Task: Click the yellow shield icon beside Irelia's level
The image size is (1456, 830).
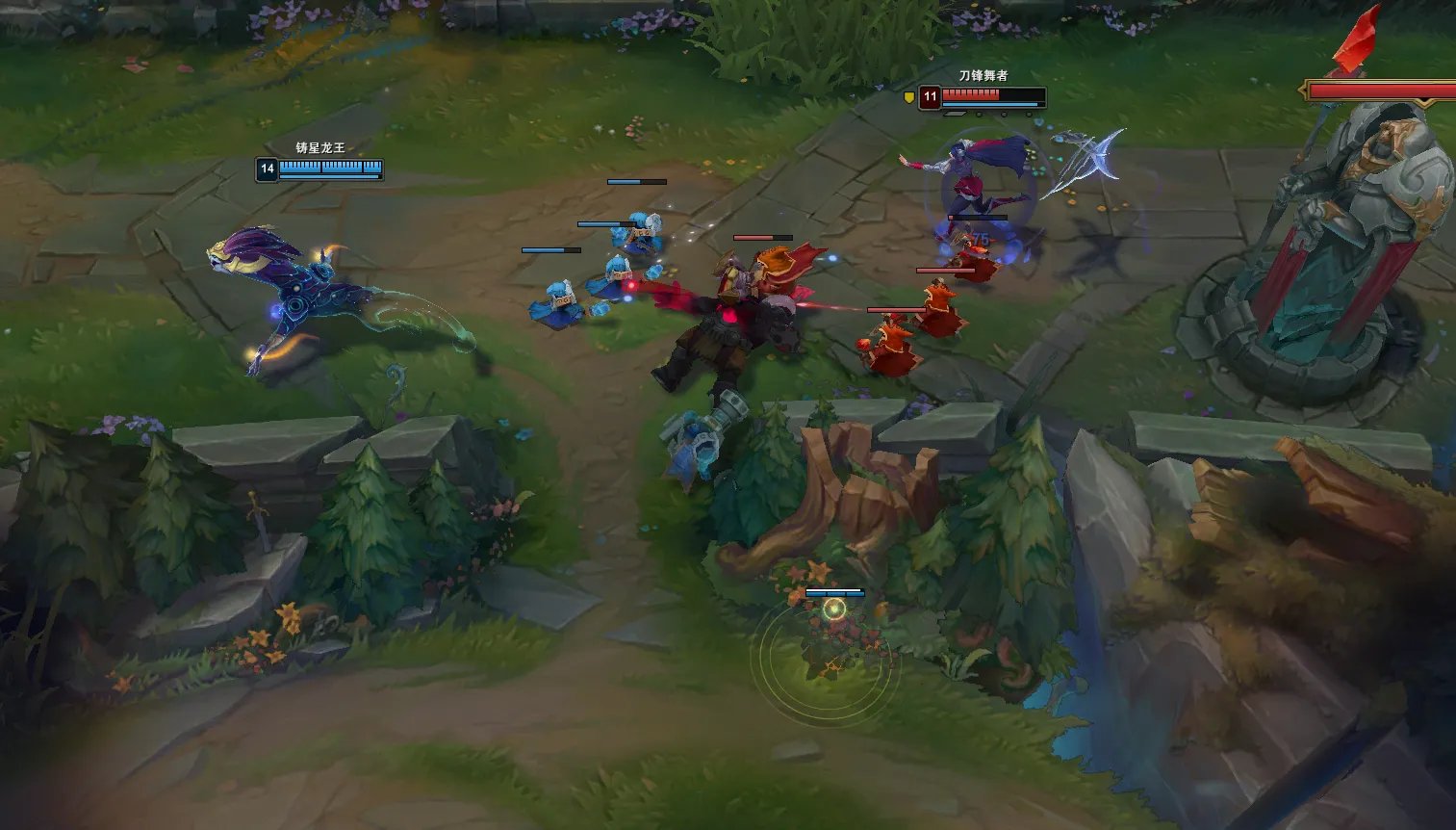Action: coord(908,96)
